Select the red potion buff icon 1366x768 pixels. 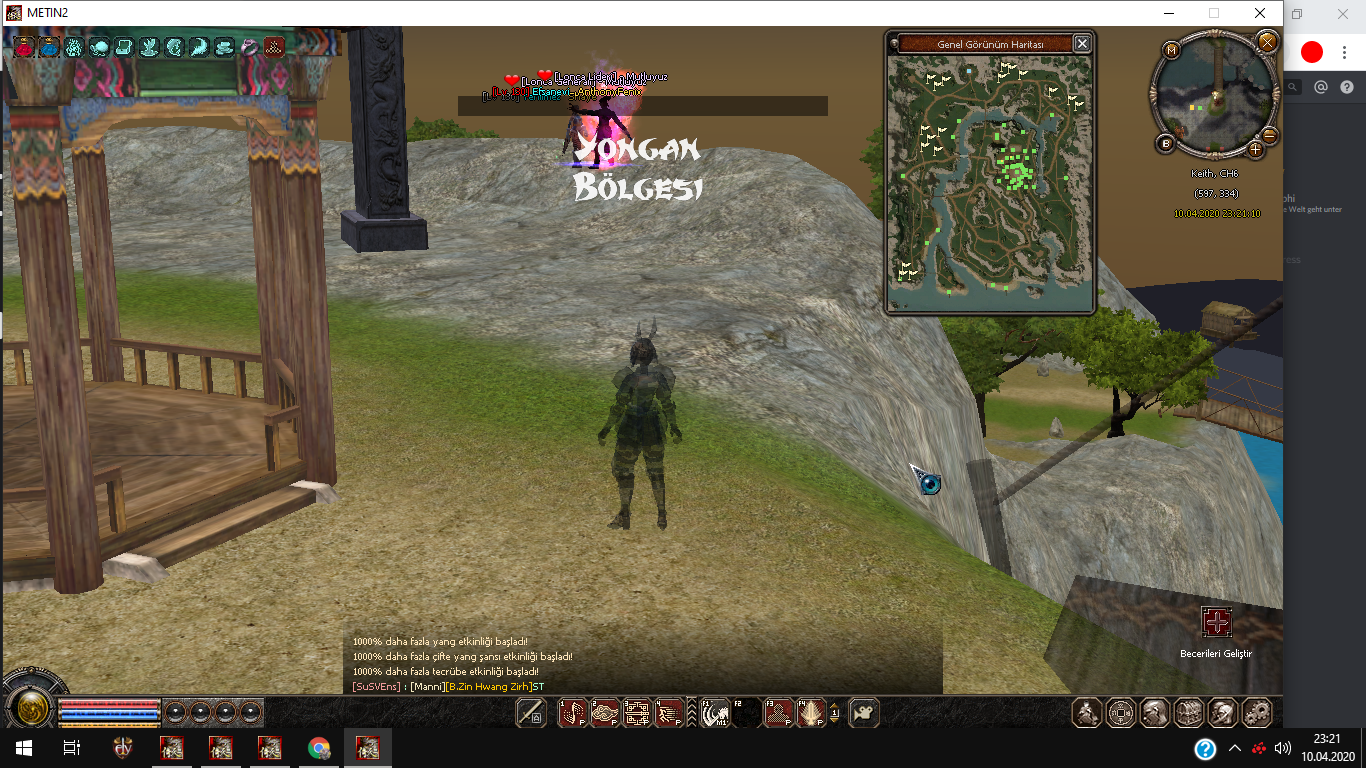(x=24, y=46)
